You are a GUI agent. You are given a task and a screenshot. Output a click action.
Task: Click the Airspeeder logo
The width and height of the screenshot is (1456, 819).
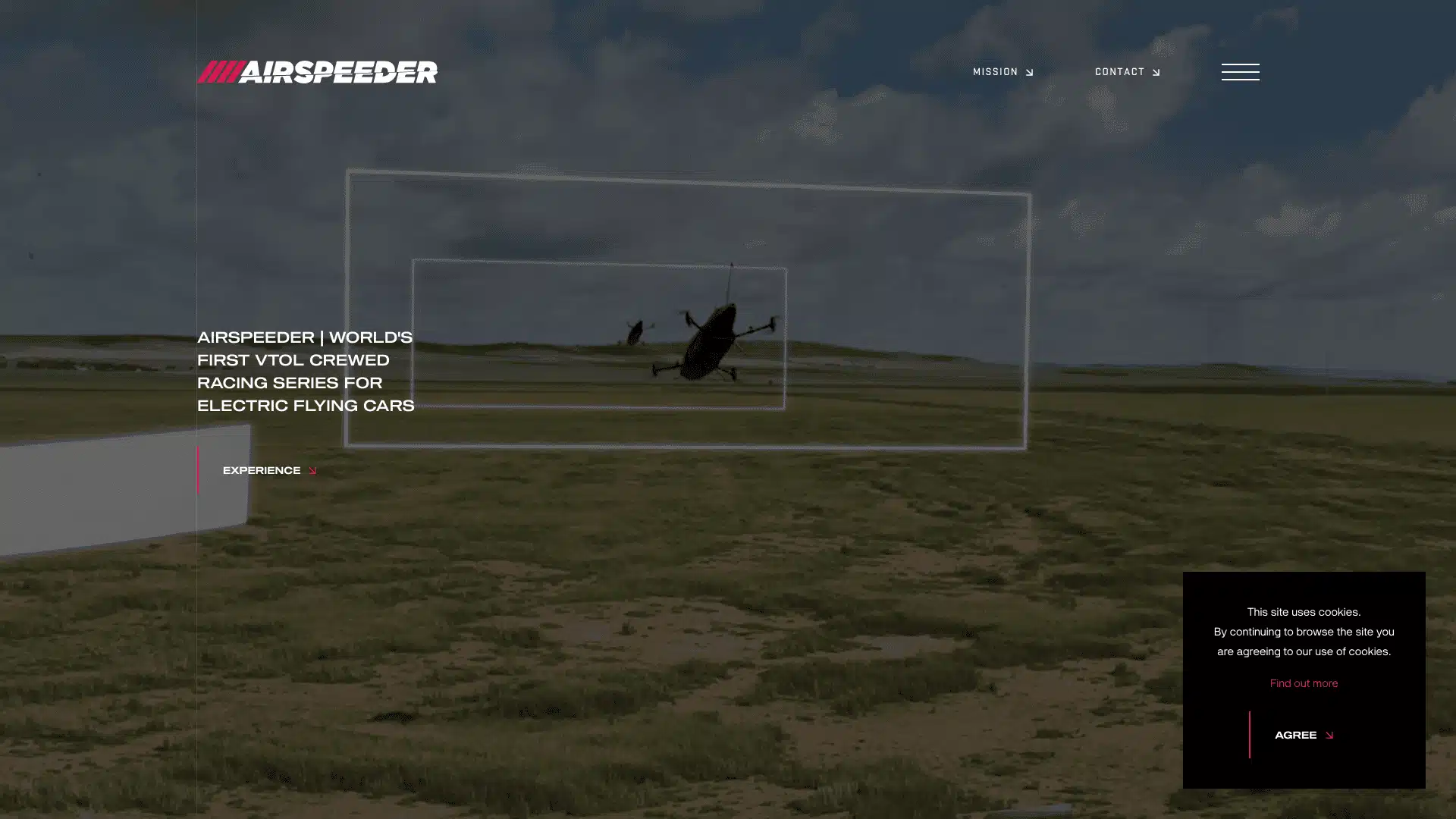317,72
